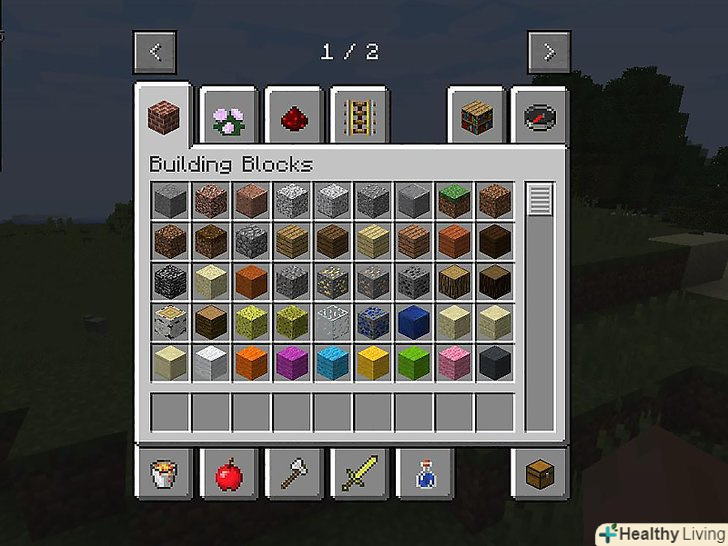
Task: Grab the lime green wool block
Action: pos(413,361)
